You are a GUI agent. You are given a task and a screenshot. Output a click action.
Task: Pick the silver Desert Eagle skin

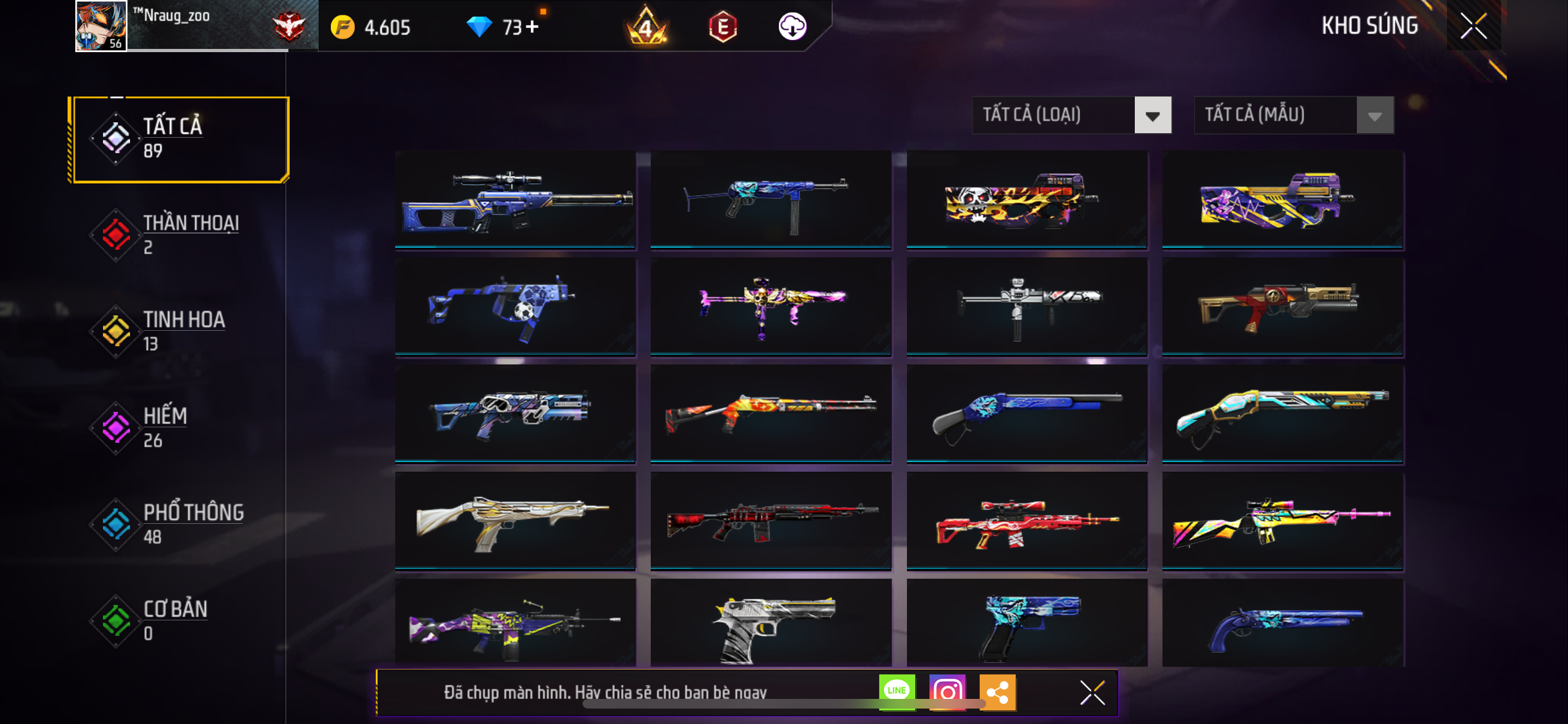click(770, 623)
